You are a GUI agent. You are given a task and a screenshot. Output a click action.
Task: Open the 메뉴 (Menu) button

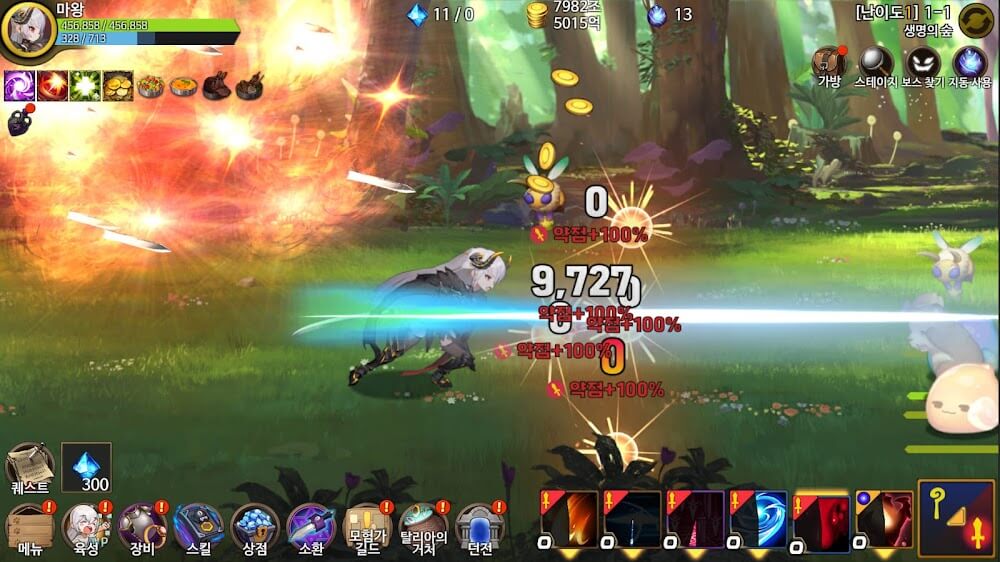pos(29,529)
